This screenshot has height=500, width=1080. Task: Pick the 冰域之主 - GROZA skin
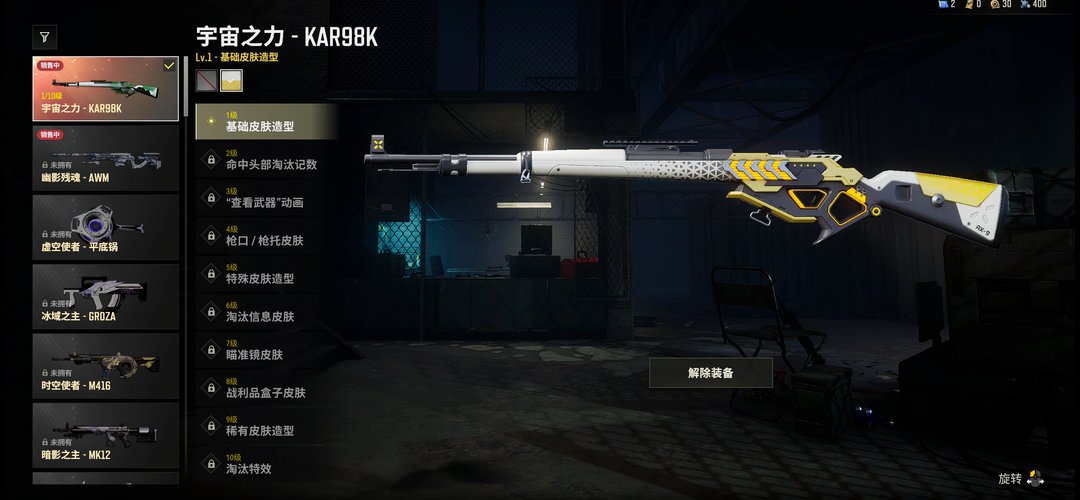tap(105, 297)
